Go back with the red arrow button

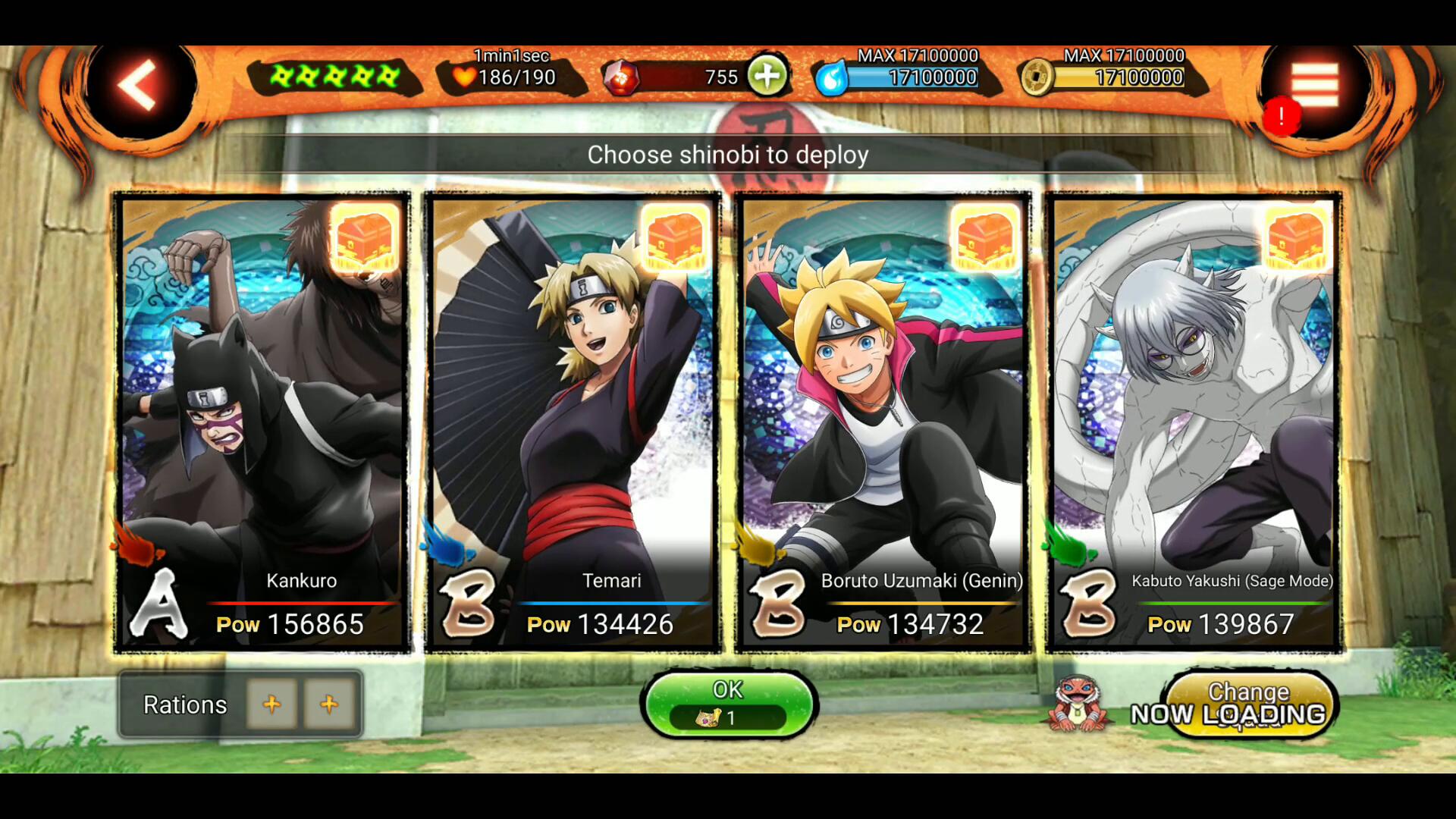pyautogui.click(x=137, y=85)
